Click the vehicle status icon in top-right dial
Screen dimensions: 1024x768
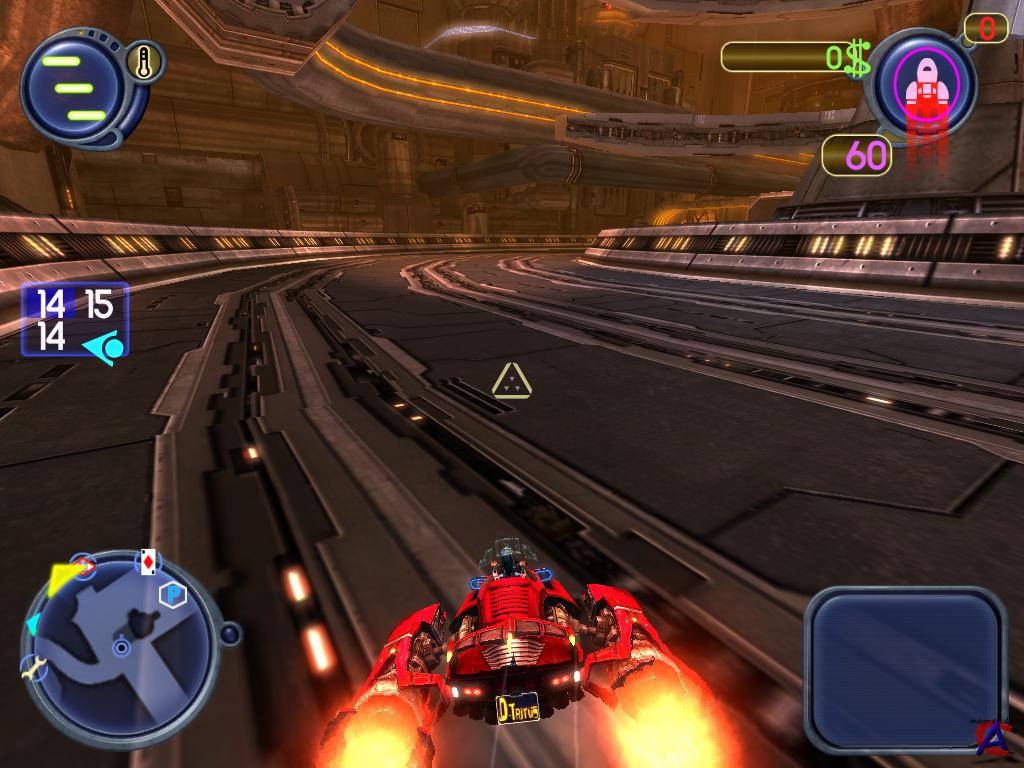925,84
